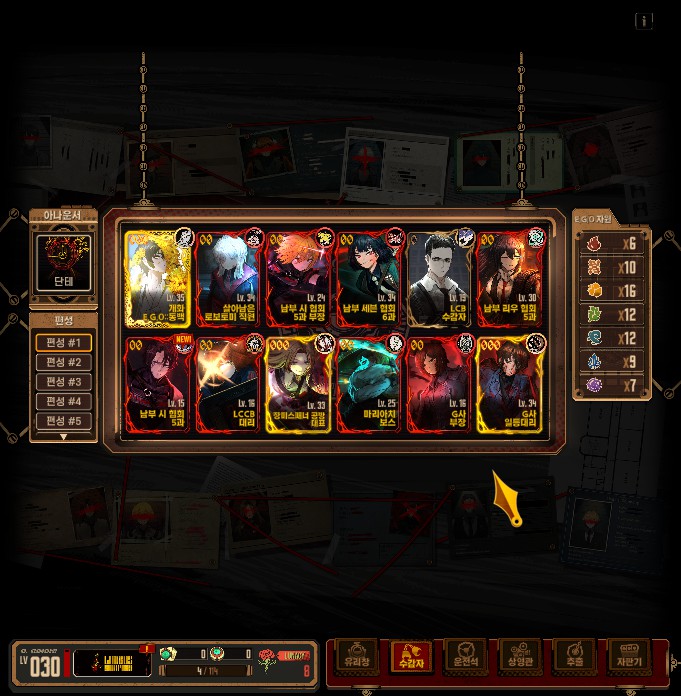The image size is (681, 696).
Task: Choose the 살아남은 로보토미 직원 card
Action: 229,279
